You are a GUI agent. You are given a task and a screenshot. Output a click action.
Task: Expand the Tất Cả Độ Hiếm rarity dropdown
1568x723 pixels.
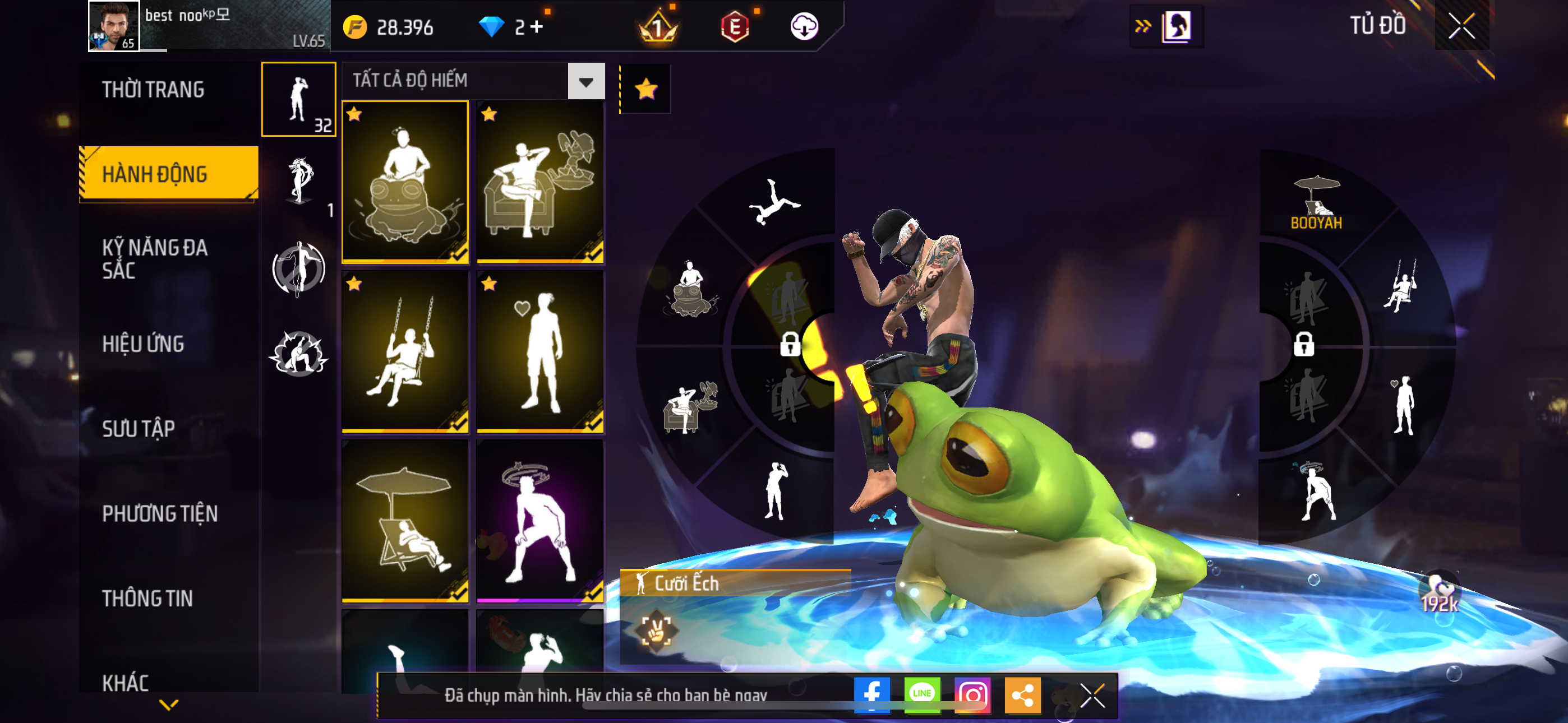pyautogui.click(x=585, y=81)
